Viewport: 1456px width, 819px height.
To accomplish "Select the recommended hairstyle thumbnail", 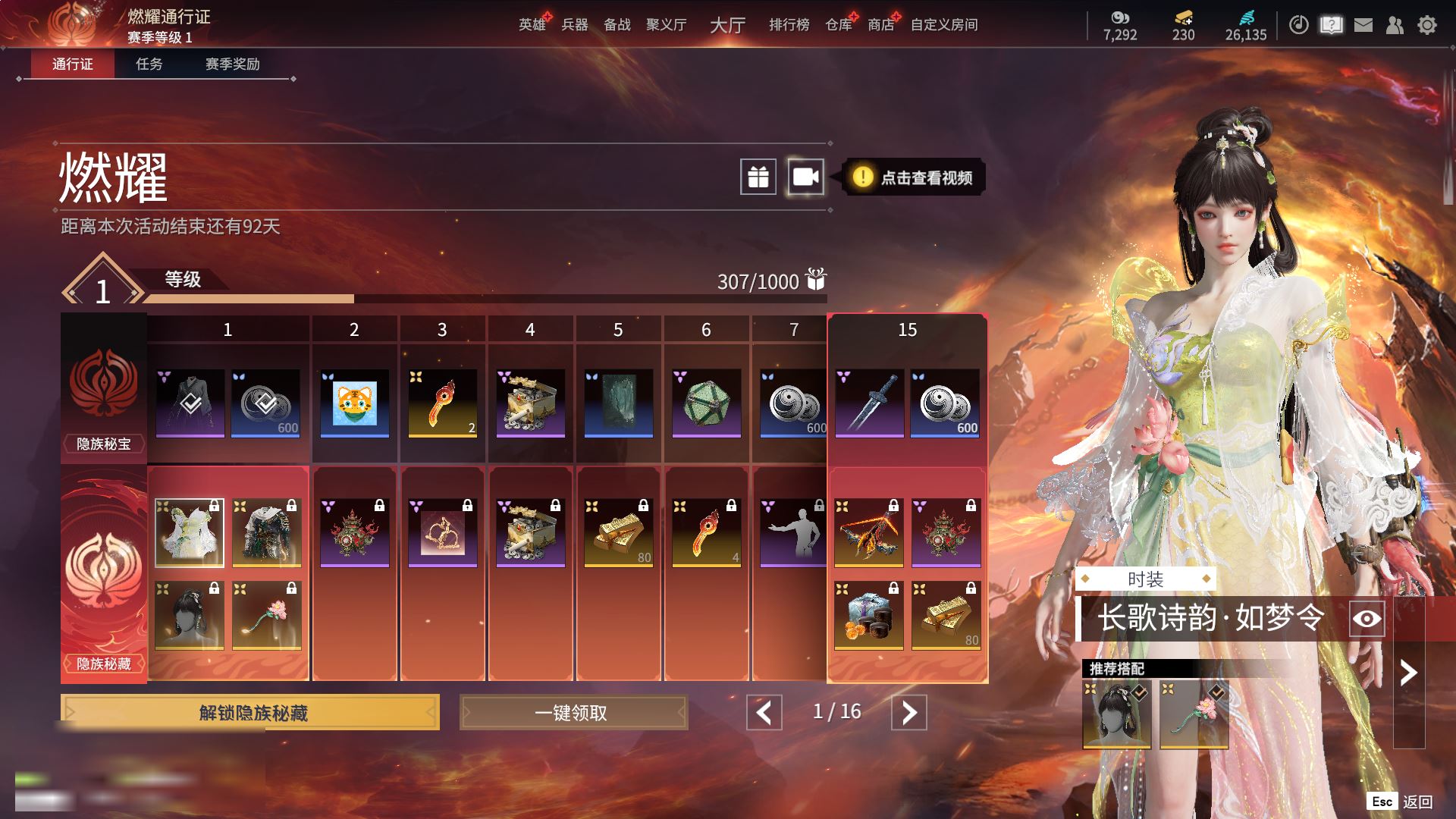I will (1116, 714).
